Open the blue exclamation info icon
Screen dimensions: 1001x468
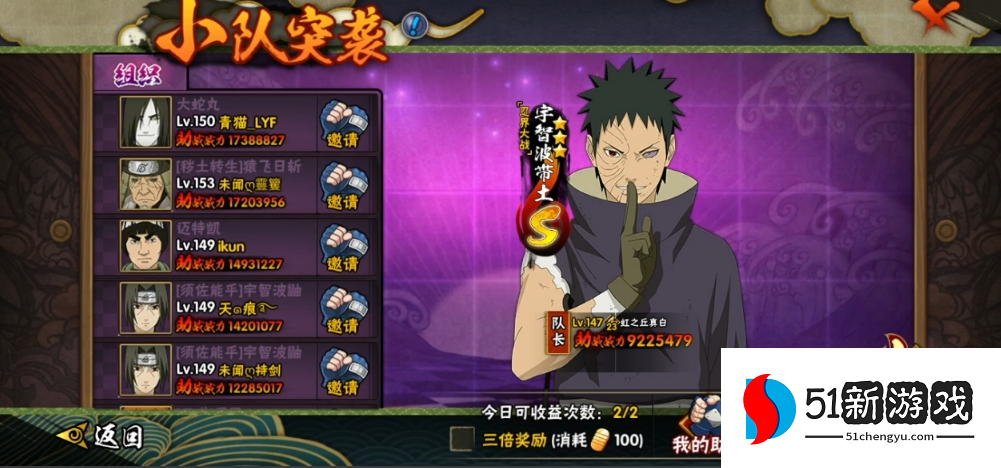point(414,24)
